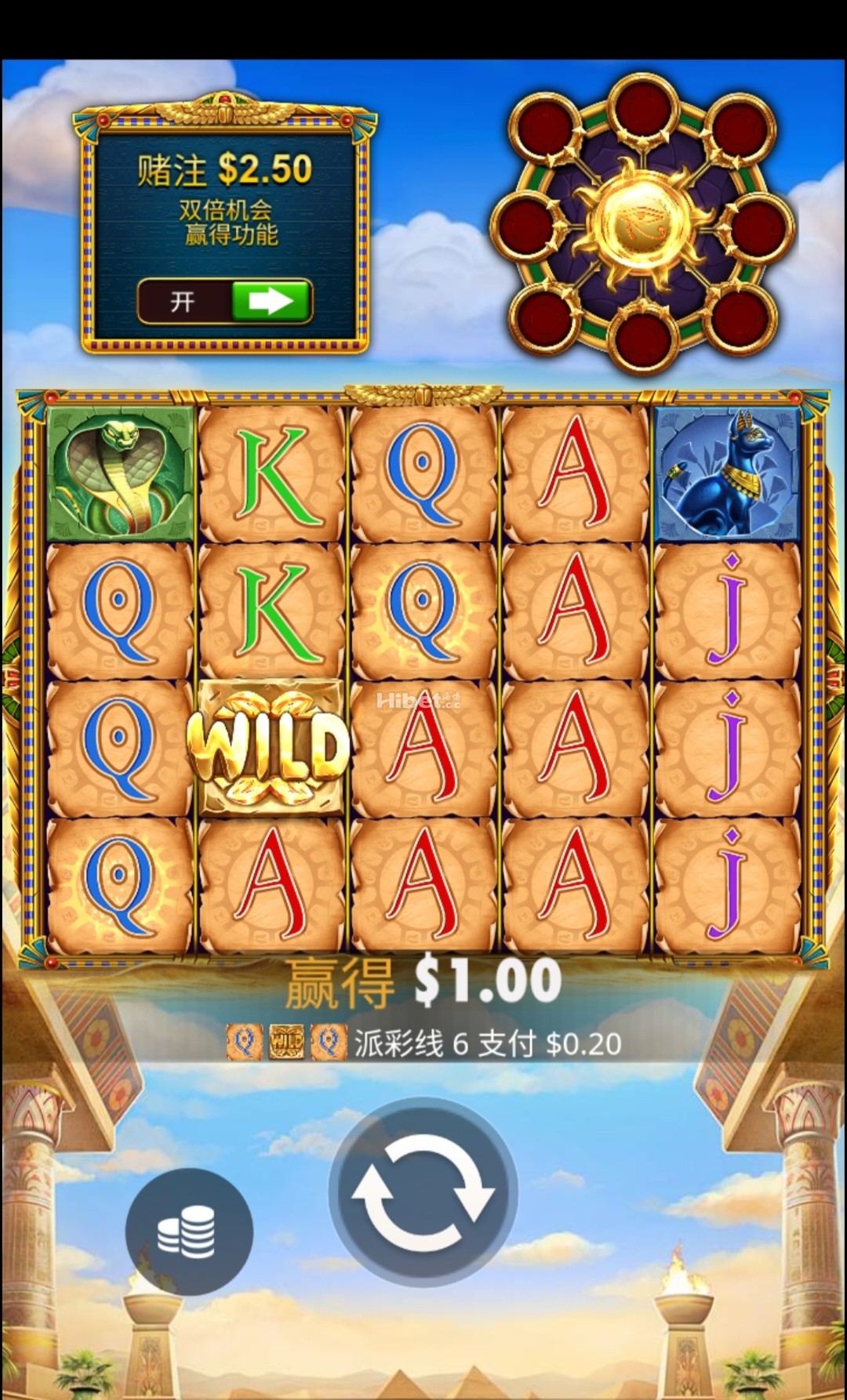Open the bet settings coin stack button
This screenshot has width=847, height=1400.
pos(189,1231)
